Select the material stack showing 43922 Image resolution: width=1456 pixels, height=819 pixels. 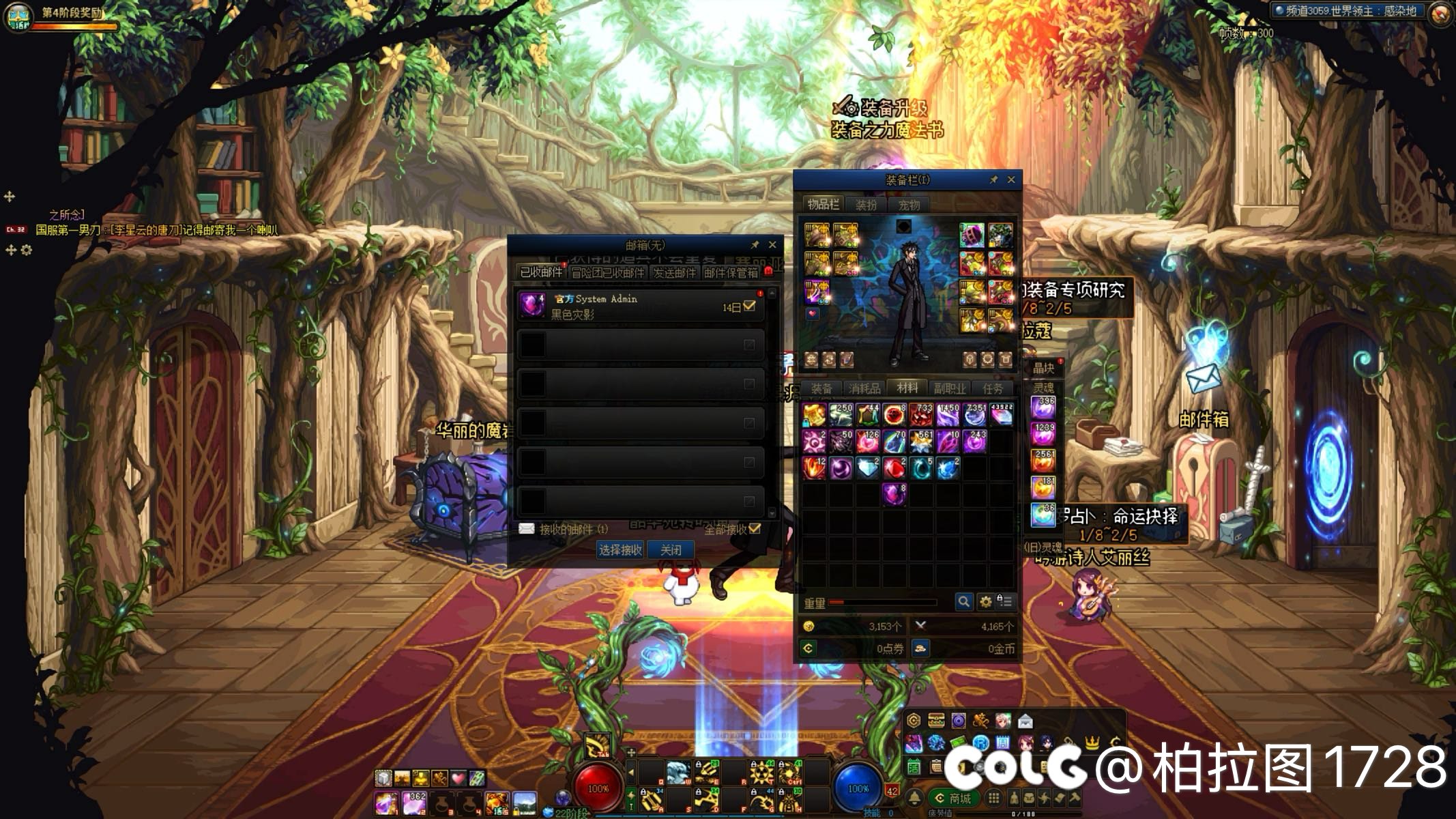point(1001,415)
